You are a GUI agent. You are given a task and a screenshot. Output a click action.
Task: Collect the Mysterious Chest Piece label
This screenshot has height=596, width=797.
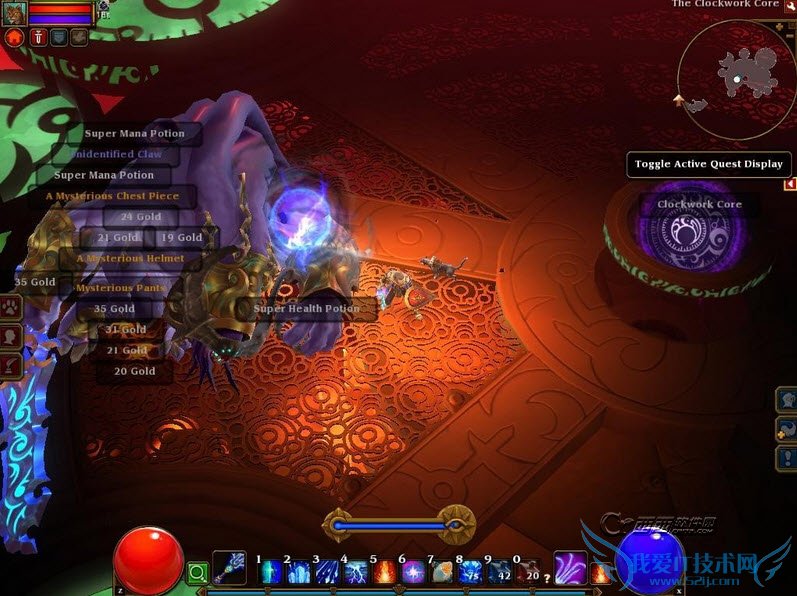click(x=112, y=196)
